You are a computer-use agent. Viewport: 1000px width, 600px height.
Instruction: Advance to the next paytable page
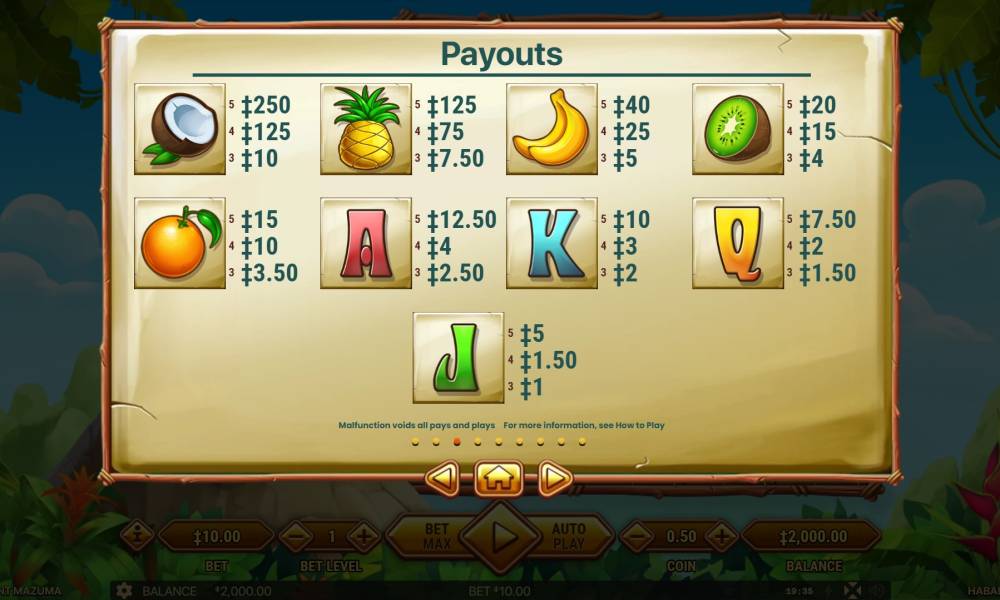click(x=554, y=478)
